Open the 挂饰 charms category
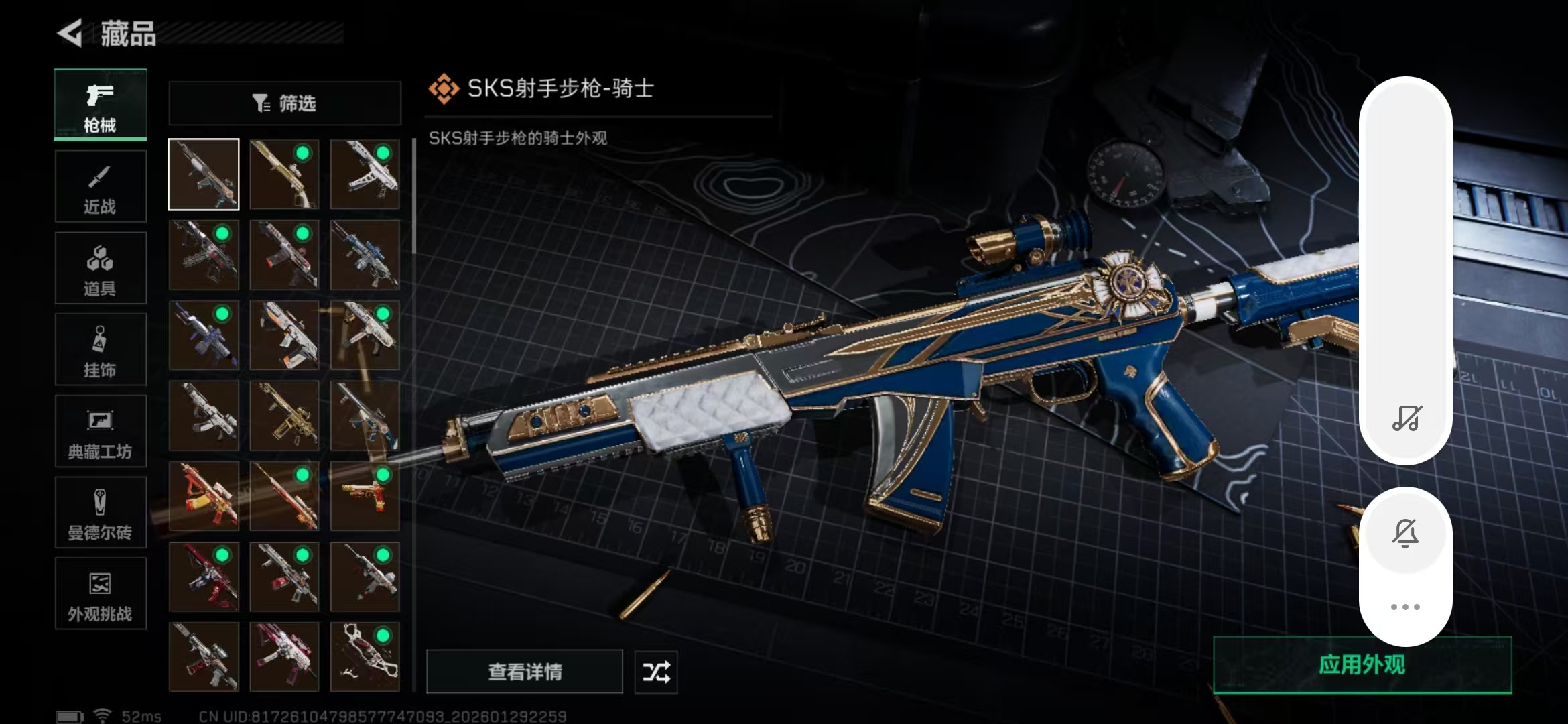Screen dimensions: 1568x724 coord(100,349)
